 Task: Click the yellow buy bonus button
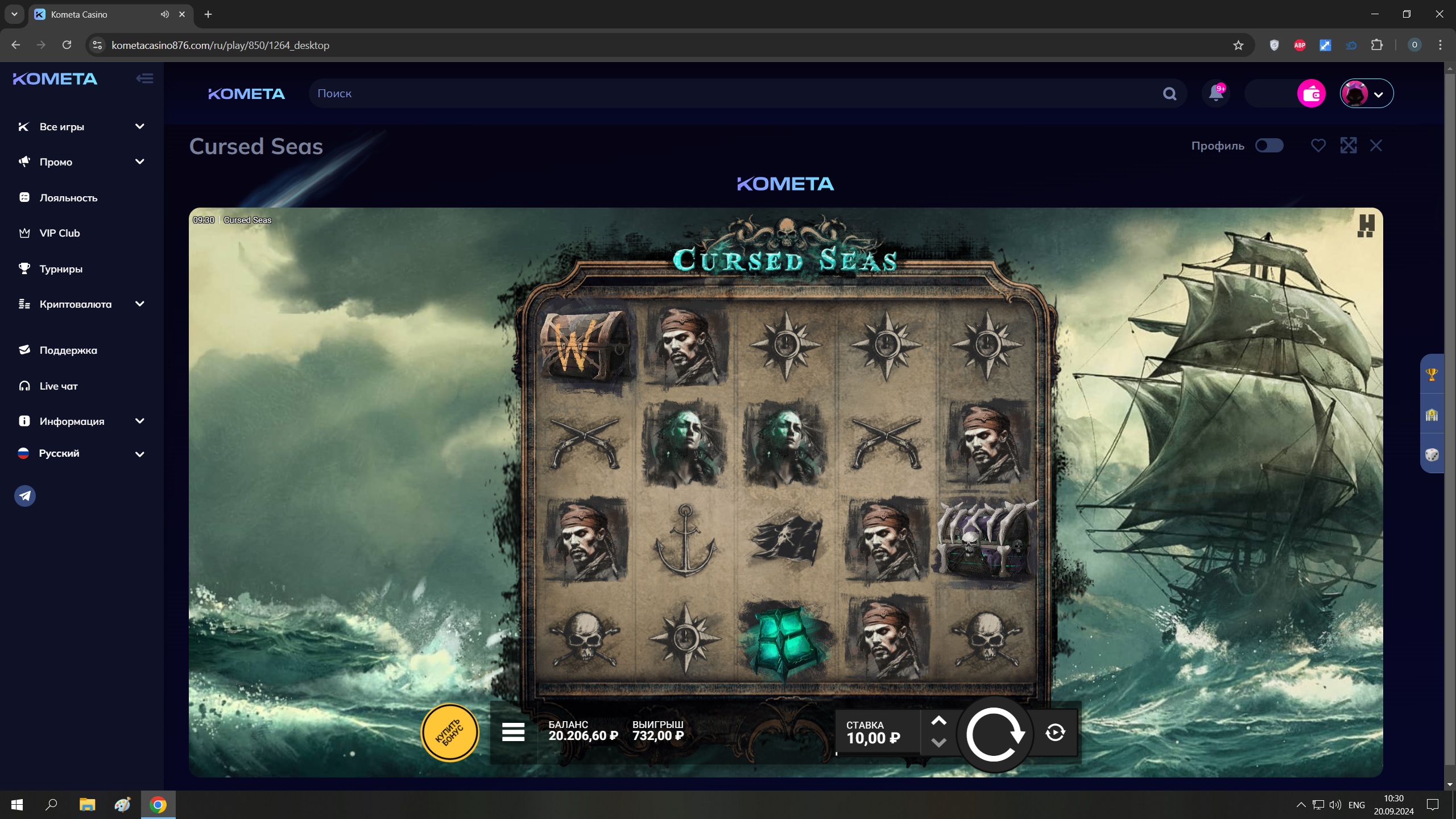(450, 733)
